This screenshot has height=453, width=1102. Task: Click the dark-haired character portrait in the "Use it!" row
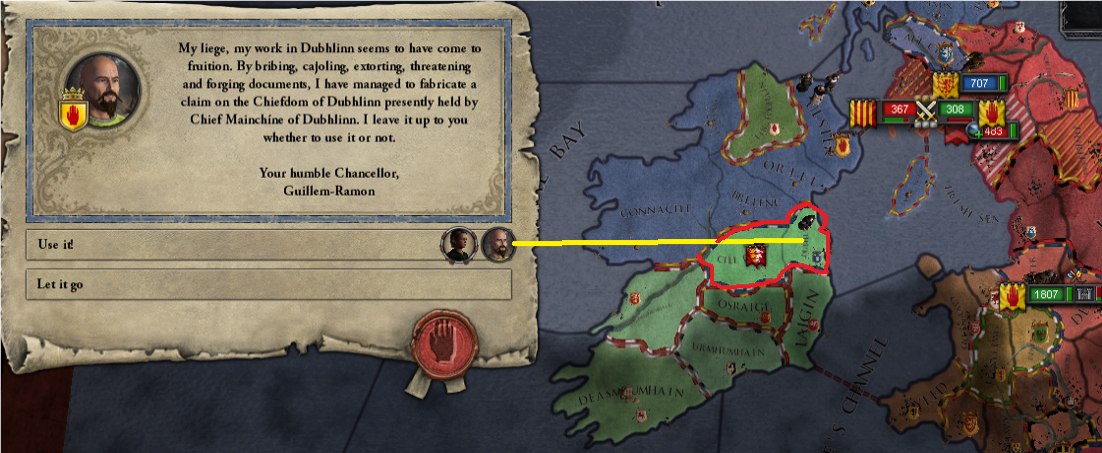tap(460, 244)
